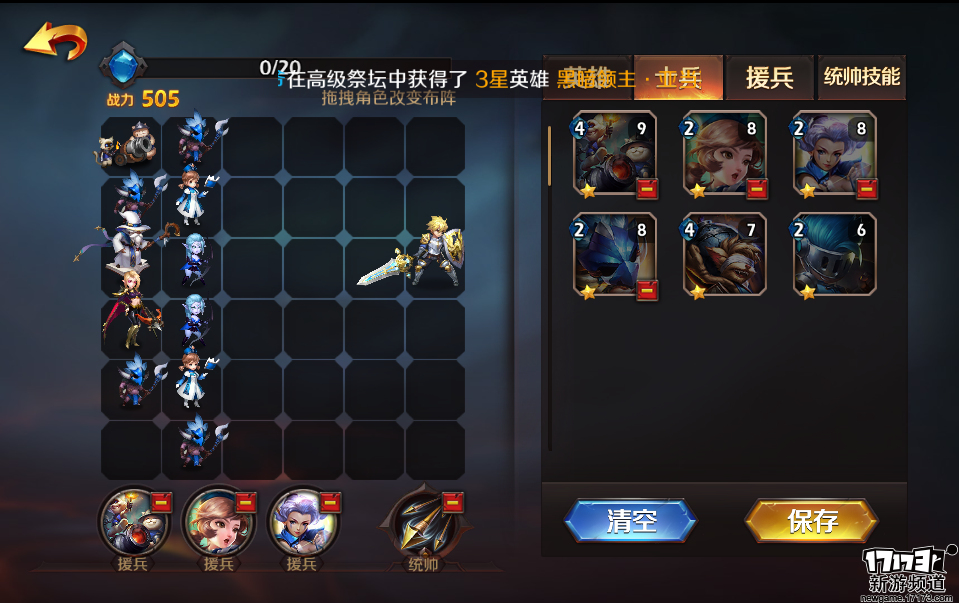The image size is (959, 603).
Task: Select the blue-haired helmet knight card
Action: pos(835,254)
